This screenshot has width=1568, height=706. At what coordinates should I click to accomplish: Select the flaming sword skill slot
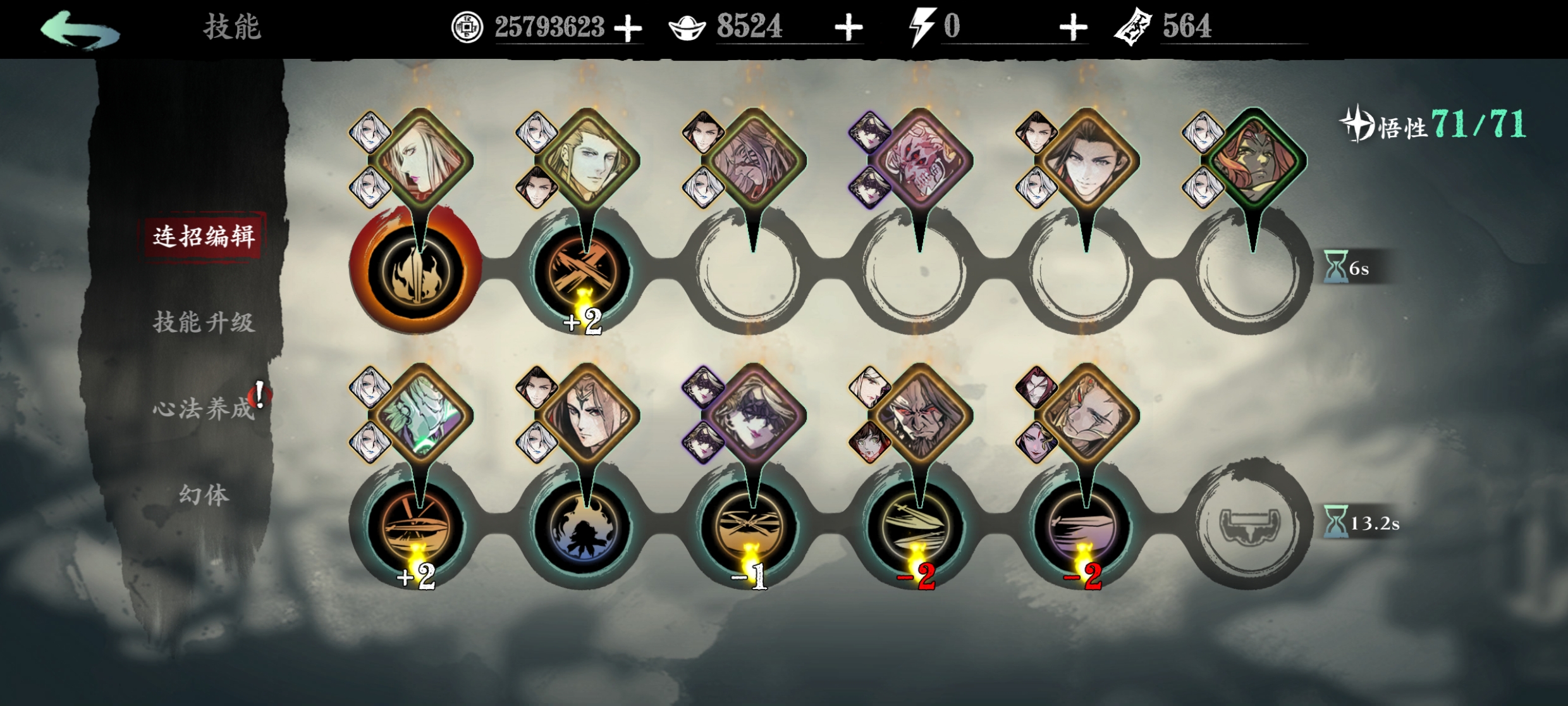click(416, 271)
